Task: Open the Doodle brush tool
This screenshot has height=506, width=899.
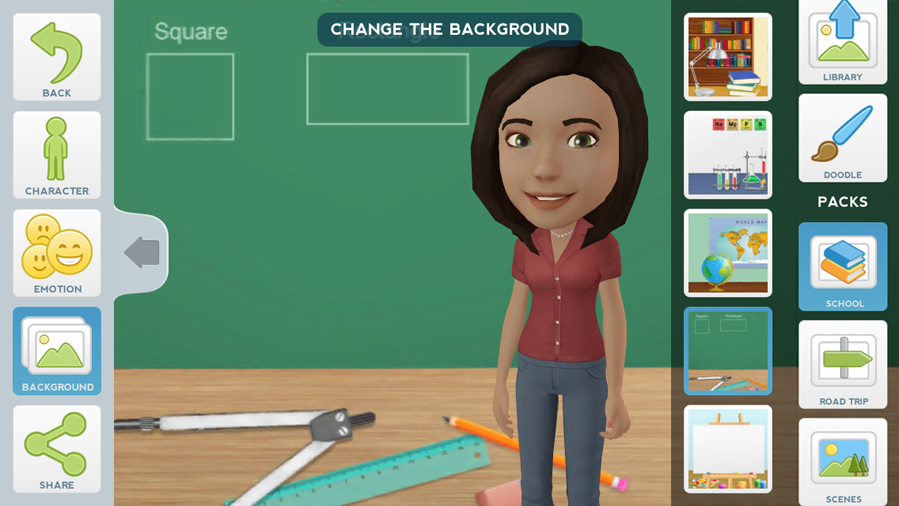Action: (842, 138)
